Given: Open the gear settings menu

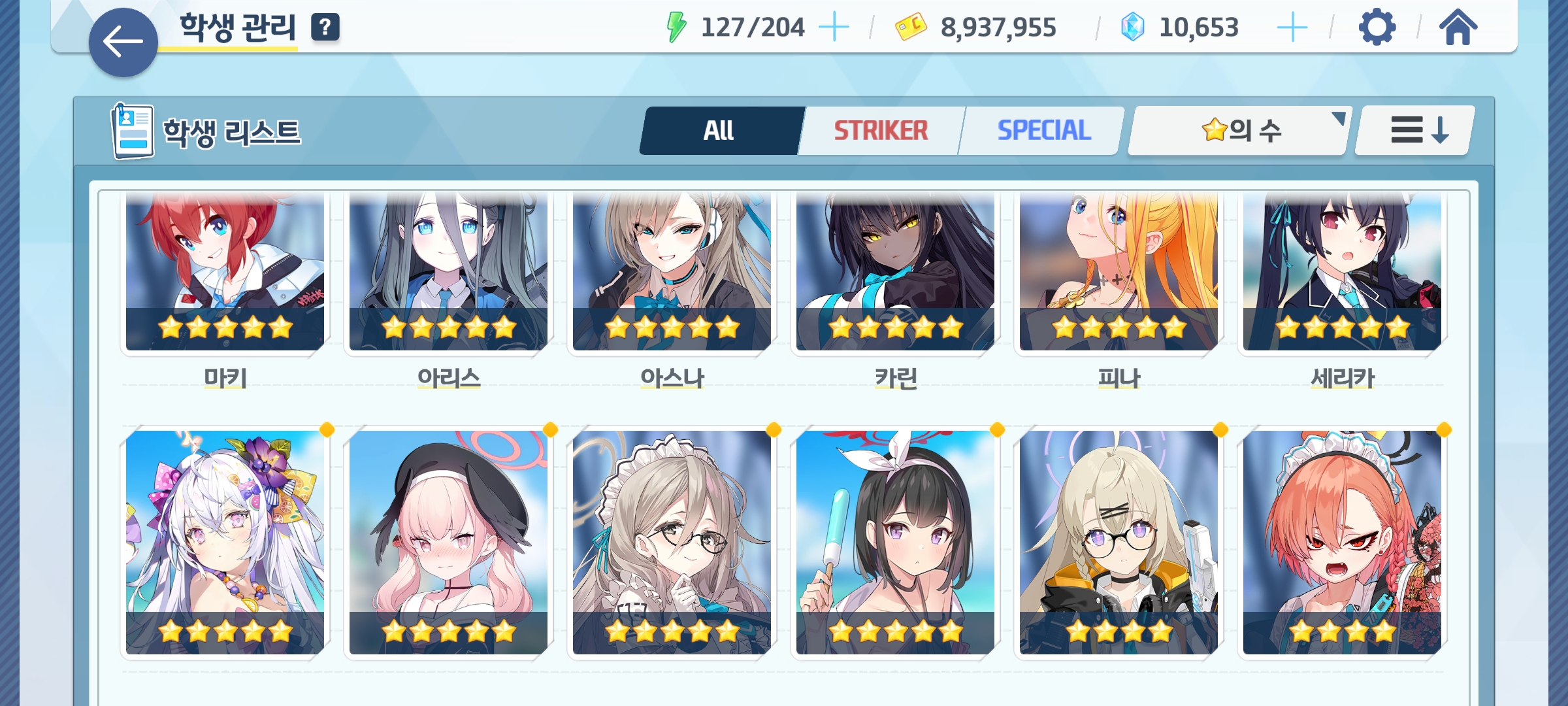Looking at the screenshot, I should pyautogui.click(x=1377, y=27).
